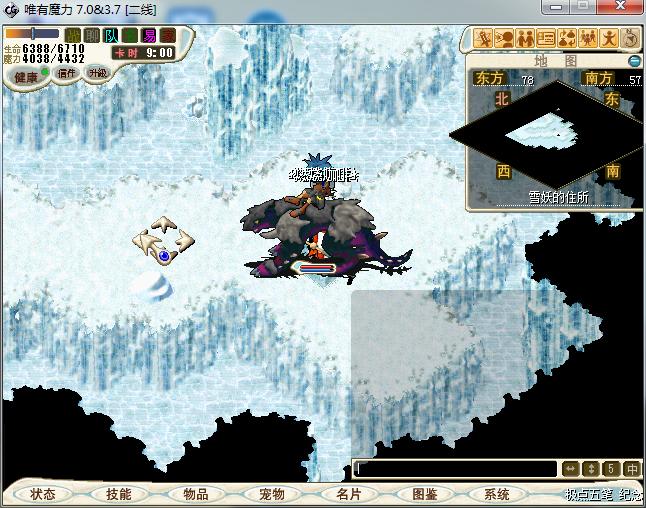This screenshot has width=646, height=508.
Task: Open the 状态 status menu
Action: coord(43,494)
